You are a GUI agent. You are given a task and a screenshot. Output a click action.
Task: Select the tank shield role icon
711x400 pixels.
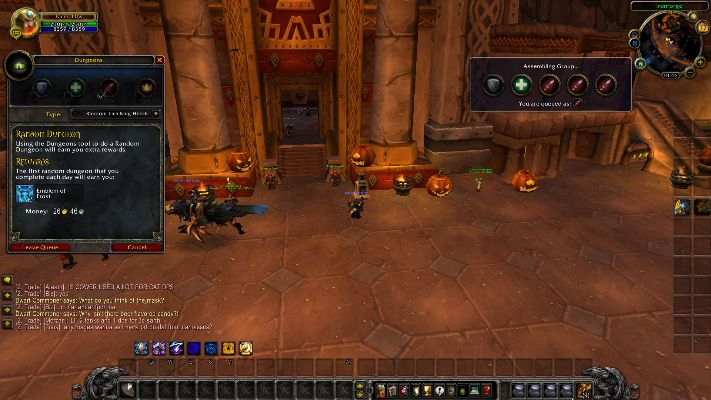click(43, 88)
